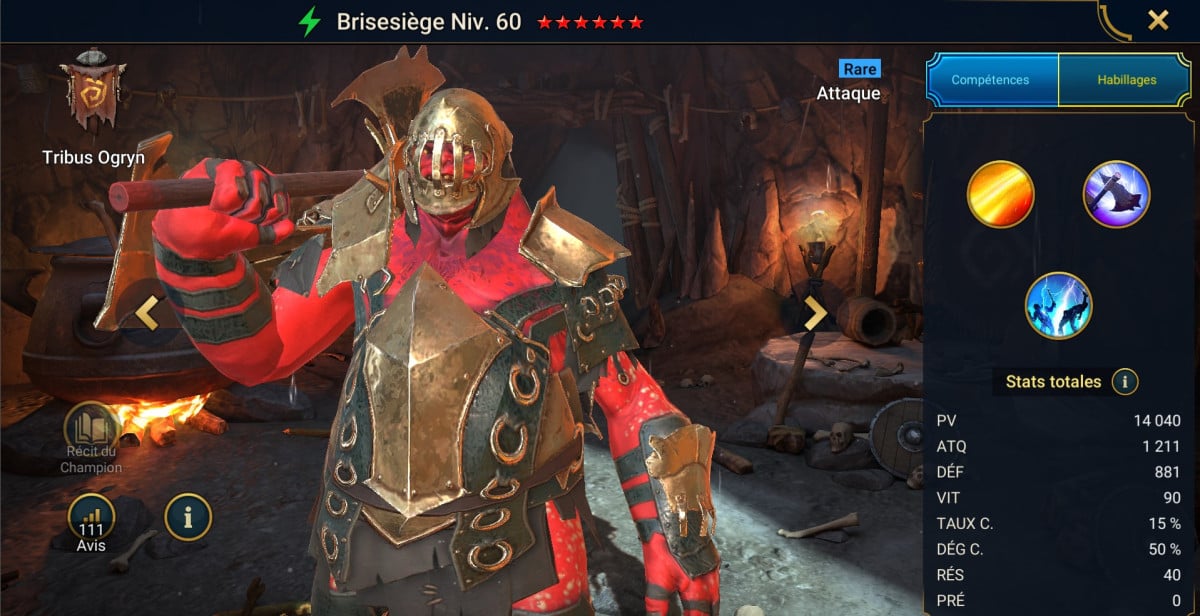
Task: Select the purple axe skill icon
Action: click(x=1117, y=194)
